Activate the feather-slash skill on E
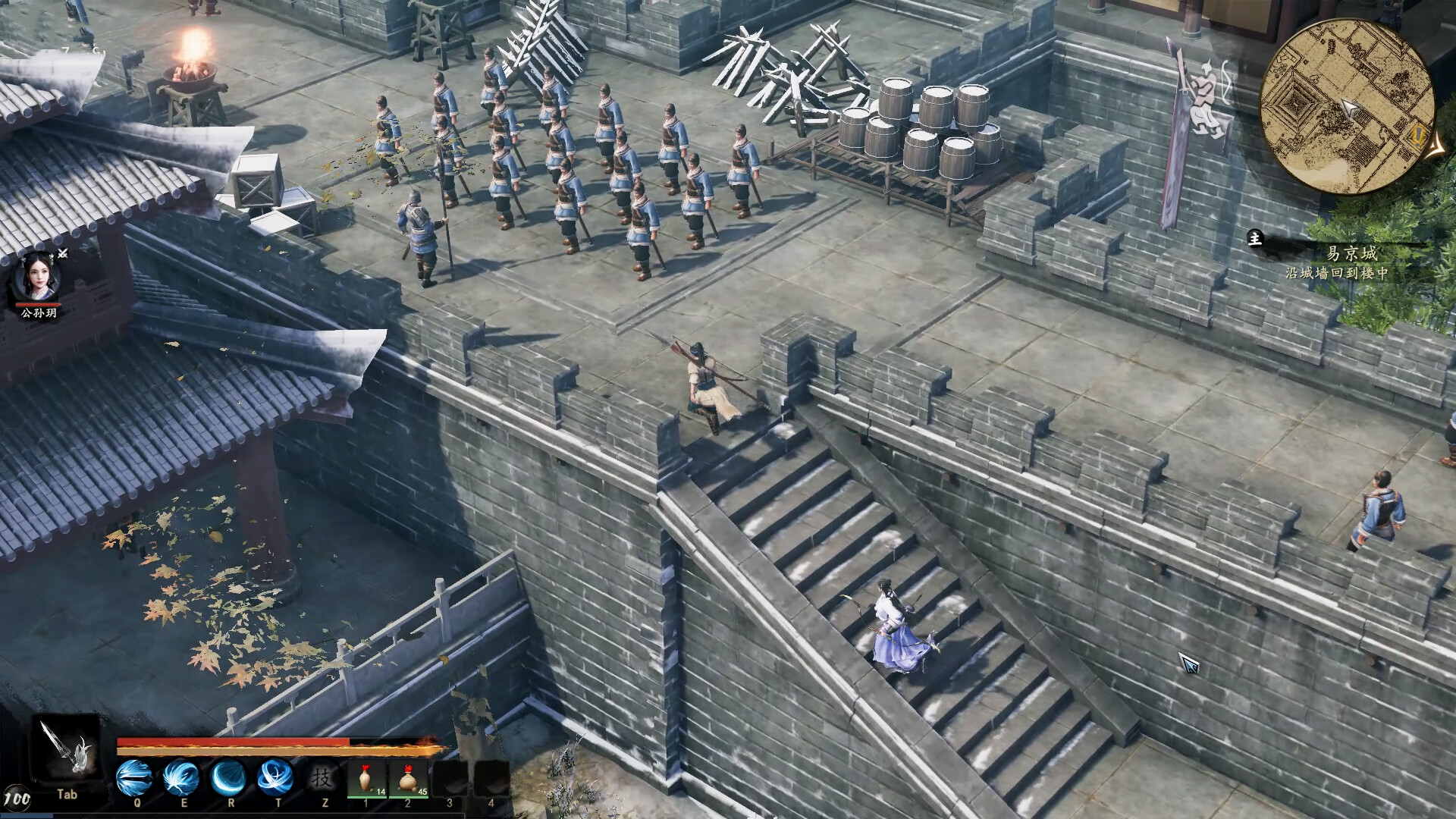The width and height of the screenshot is (1456, 819). coord(182,777)
